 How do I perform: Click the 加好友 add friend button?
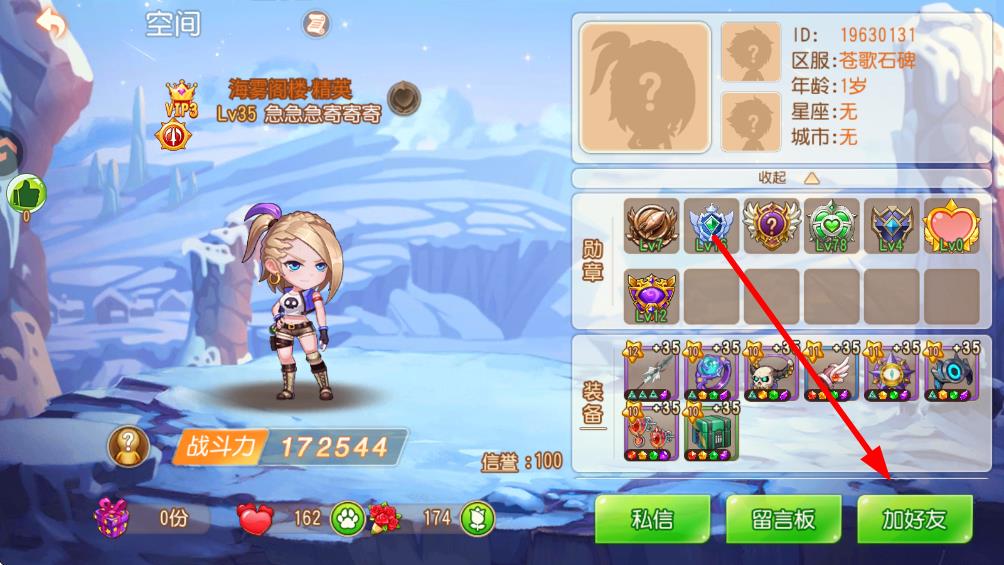(914, 520)
